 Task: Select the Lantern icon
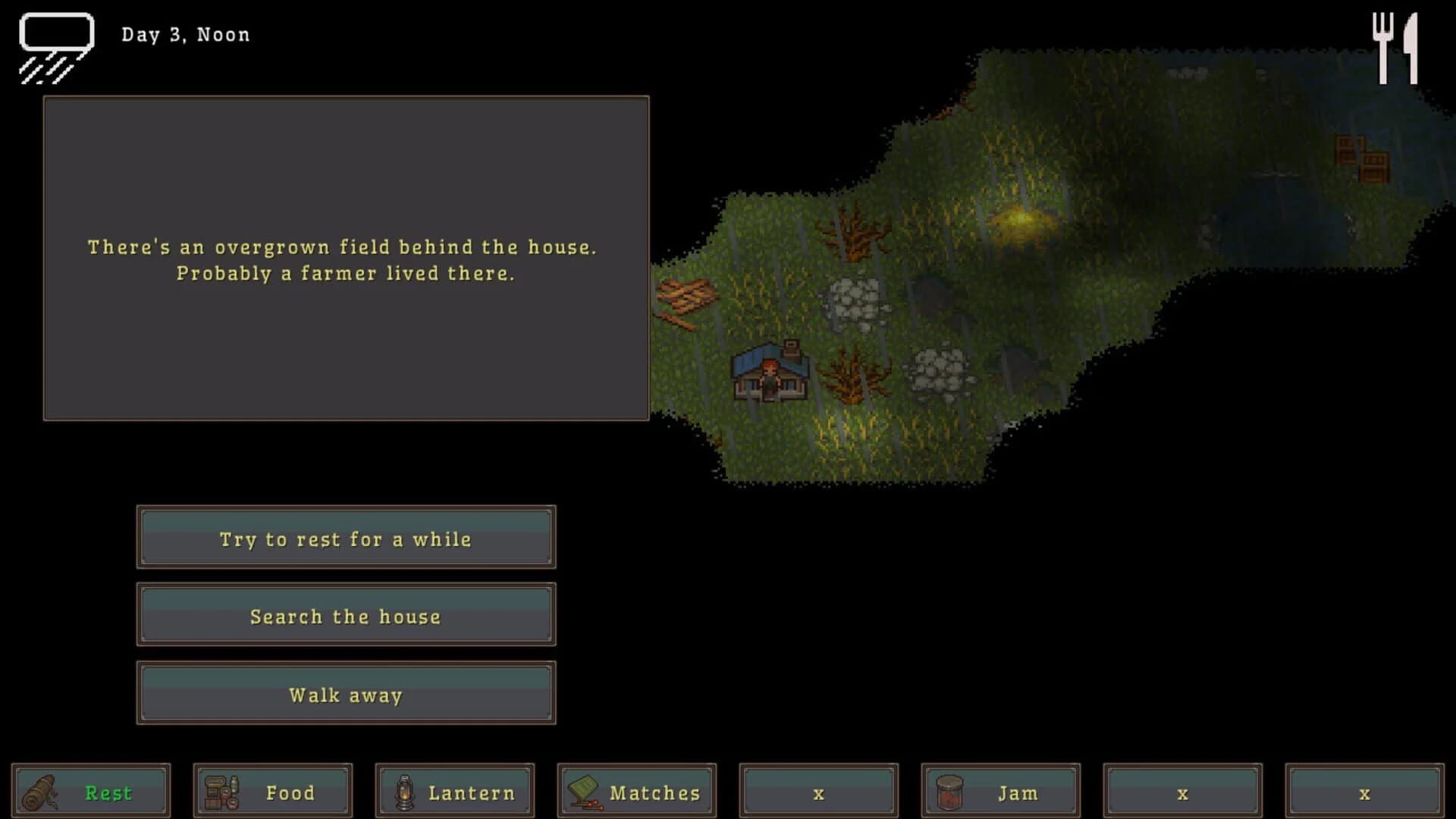coord(406,792)
